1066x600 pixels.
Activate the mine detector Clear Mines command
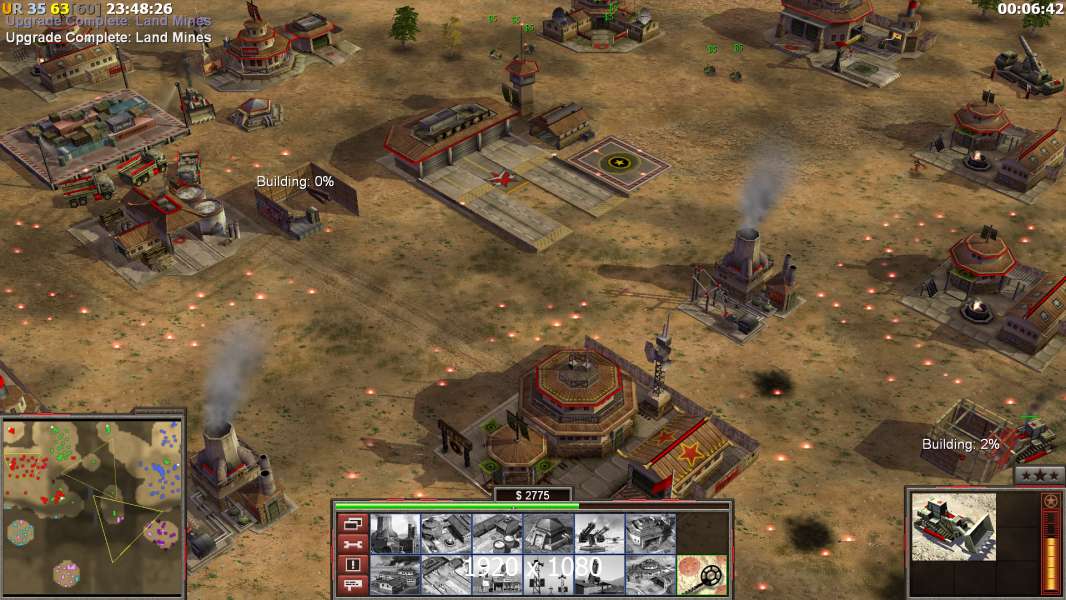[701, 574]
